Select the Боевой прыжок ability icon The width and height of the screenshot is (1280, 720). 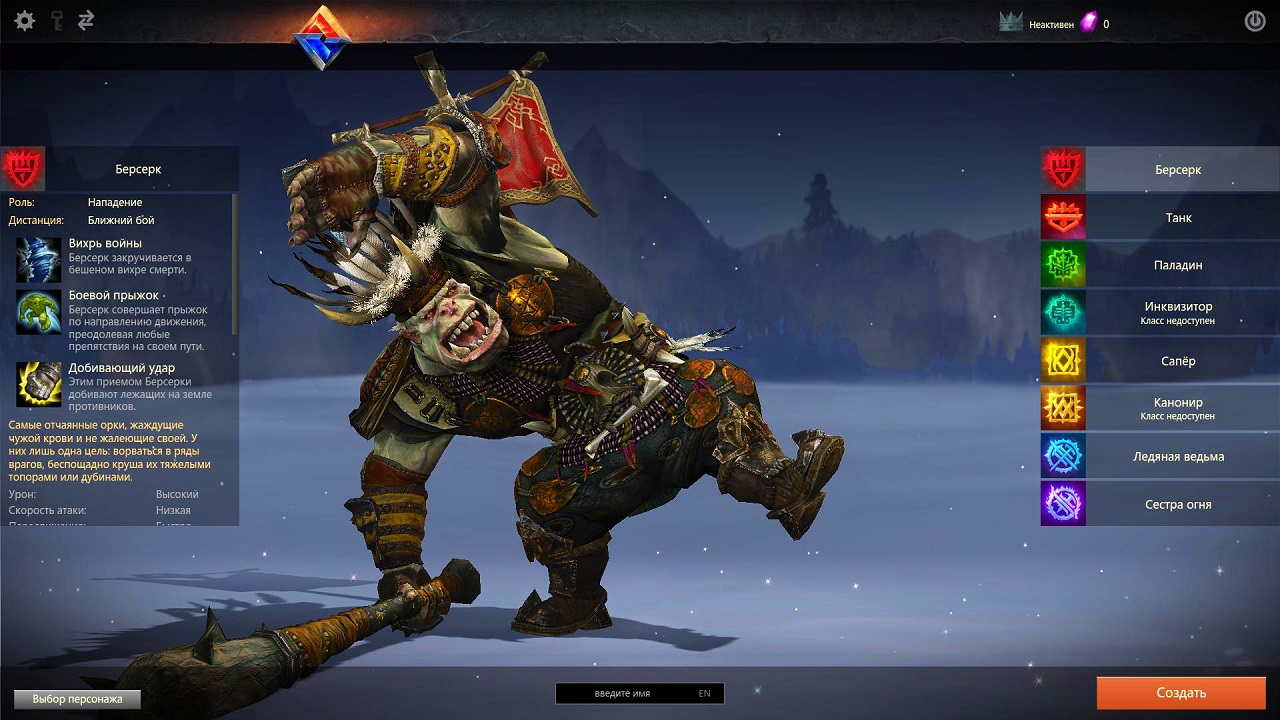[x=39, y=312]
